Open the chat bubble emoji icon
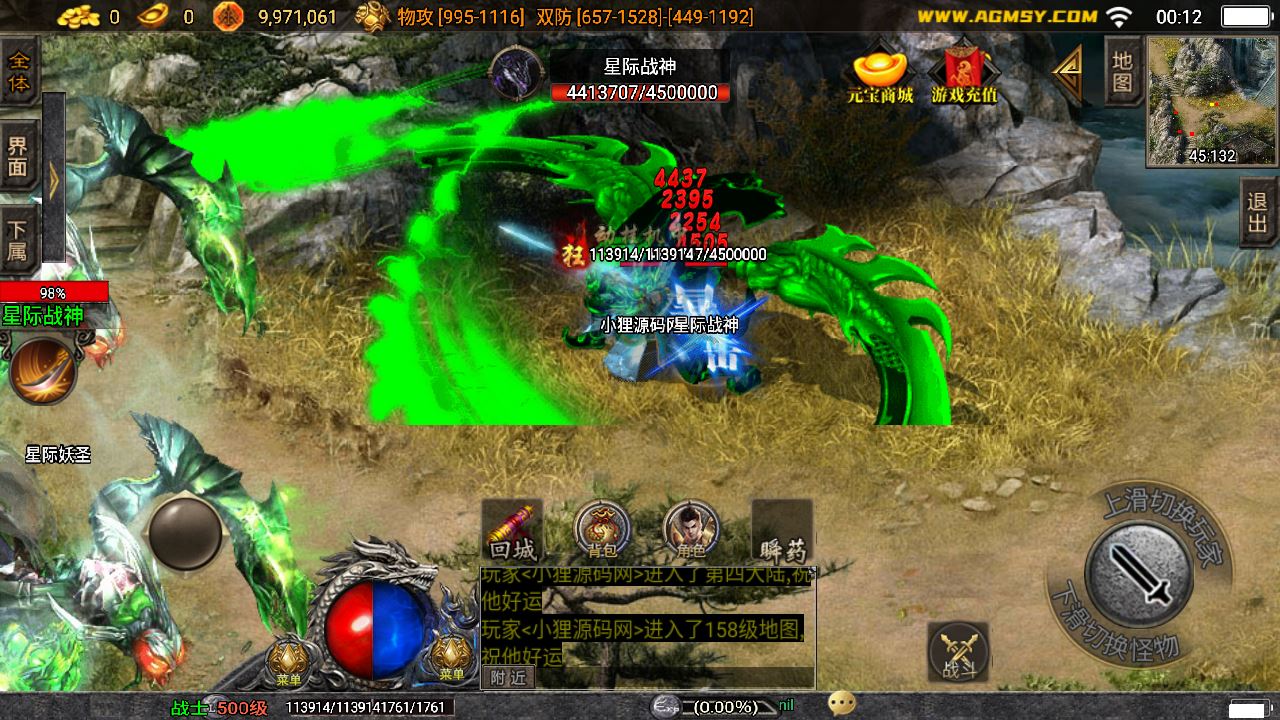This screenshot has width=1280, height=720. coord(842,704)
